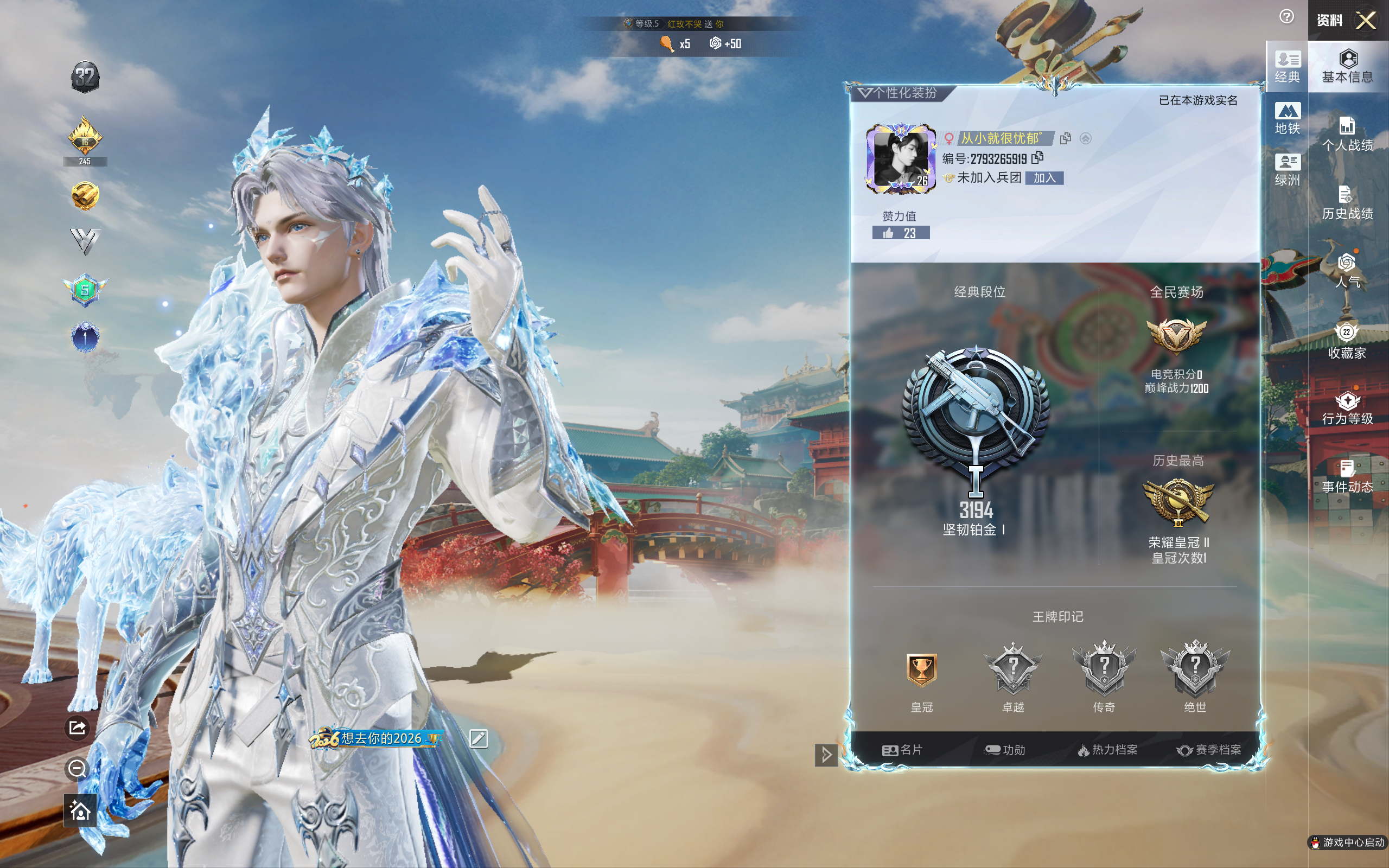Open the 赛季档案 season archive tab

point(1209,750)
